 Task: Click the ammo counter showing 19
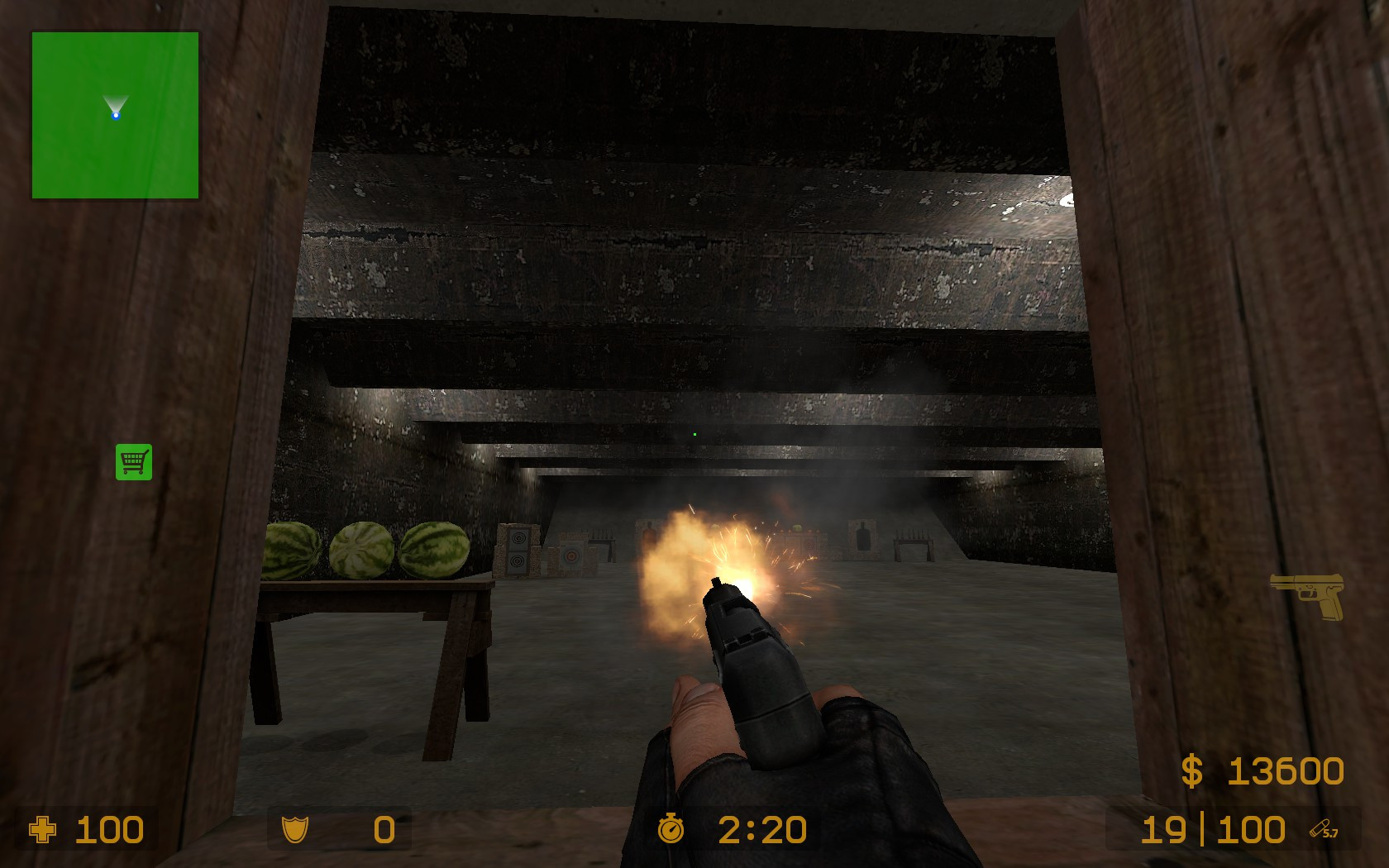click(x=1163, y=829)
